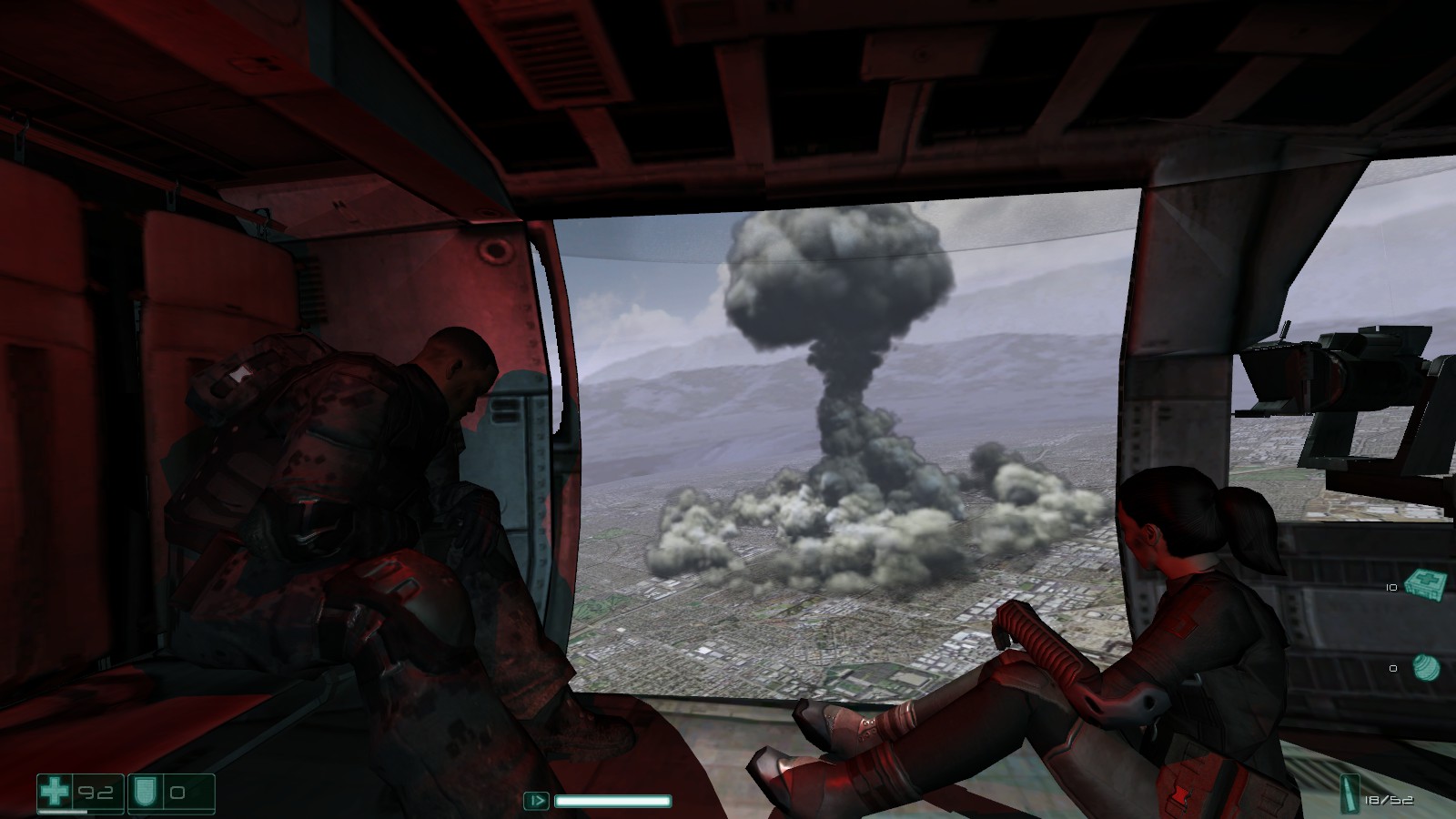Click the 10 medkit count label
The width and height of the screenshot is (1456, 819).
click(1392, 588)
